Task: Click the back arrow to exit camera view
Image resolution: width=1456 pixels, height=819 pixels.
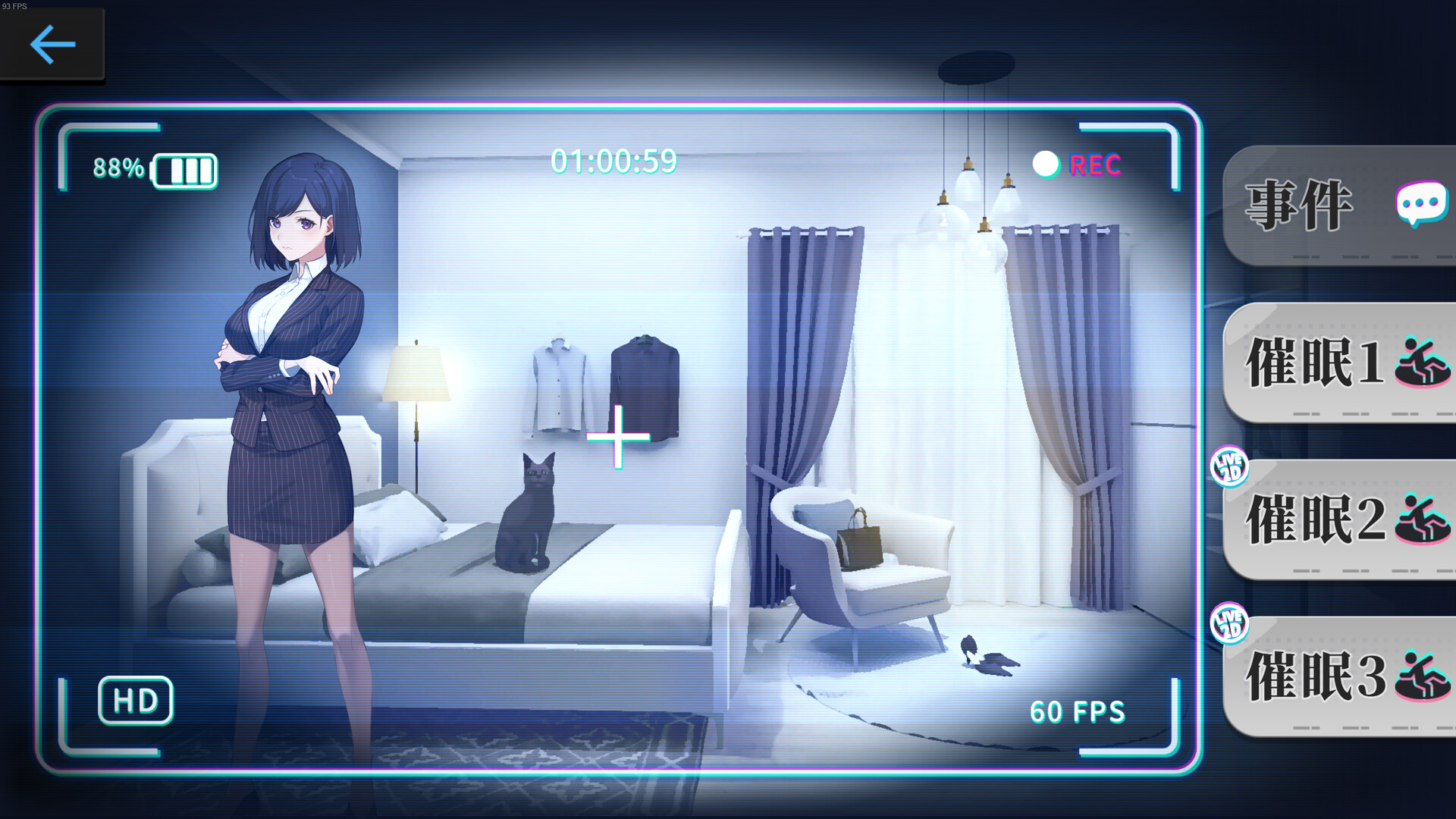Action: (50, 44)
